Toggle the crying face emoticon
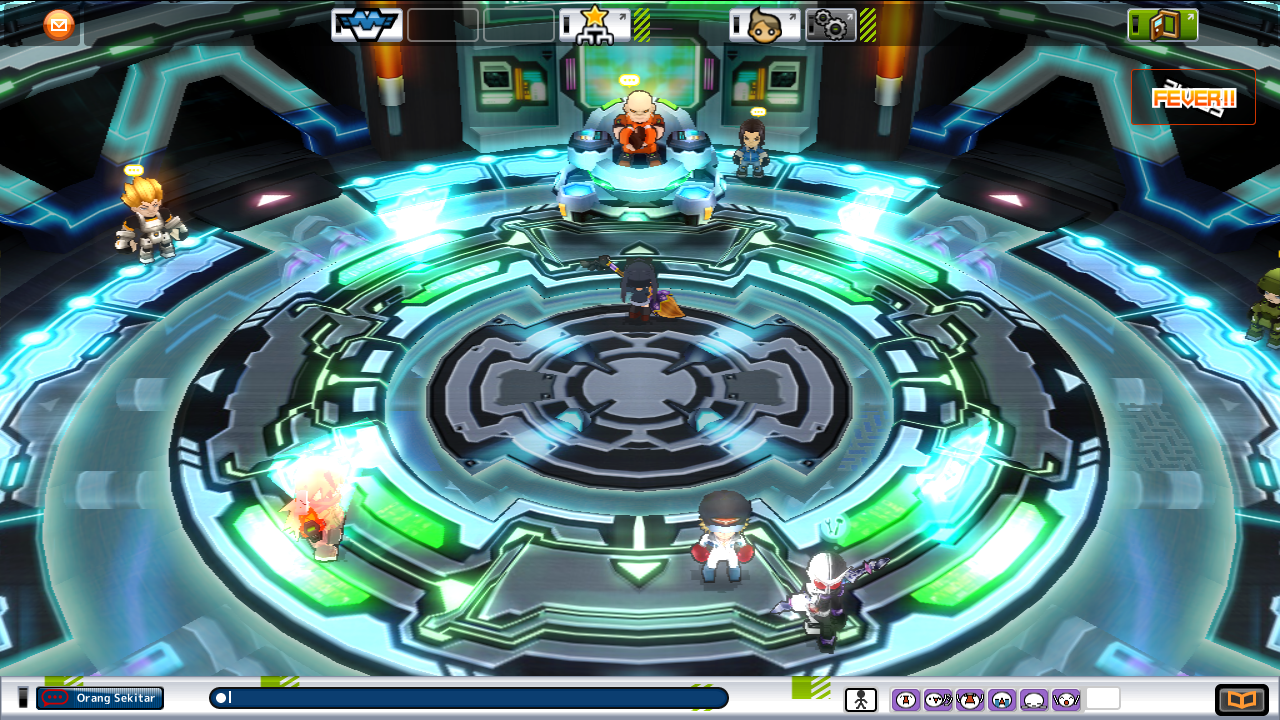1280x720 pixels. pyautogui.click(x=999, y=699)
